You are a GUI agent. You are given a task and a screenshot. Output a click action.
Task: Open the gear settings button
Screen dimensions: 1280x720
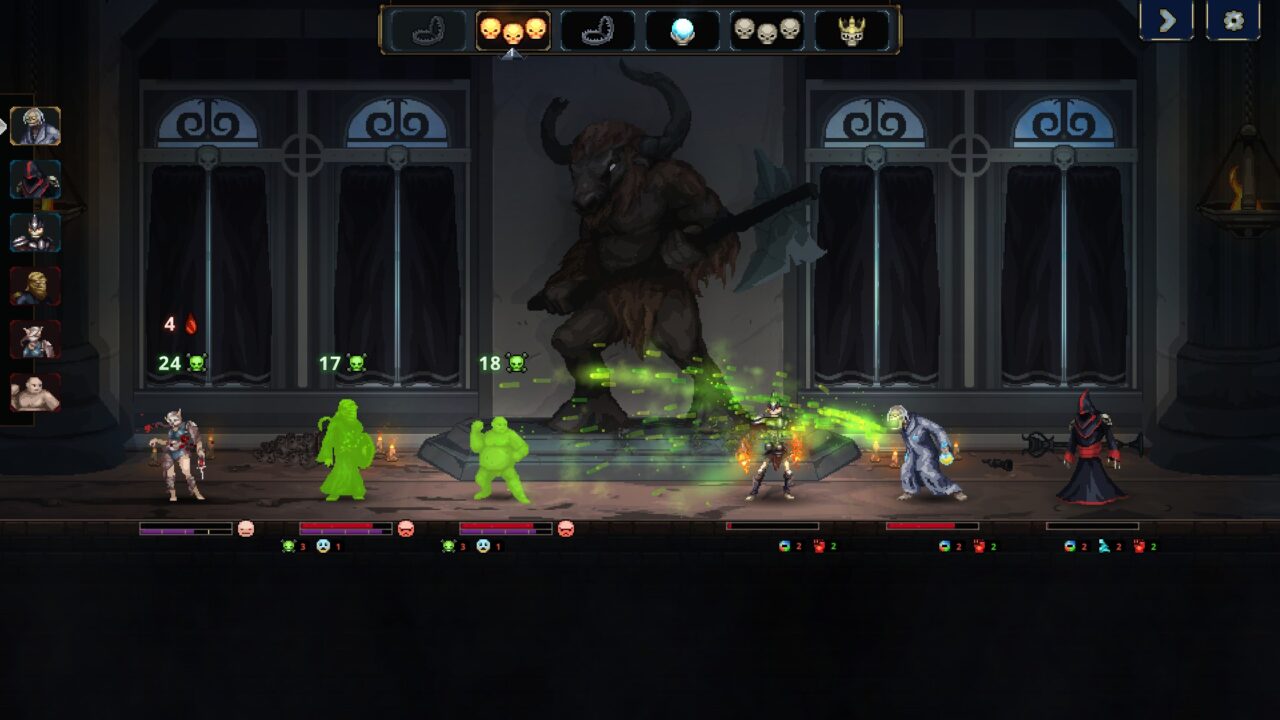point(1233,21)
